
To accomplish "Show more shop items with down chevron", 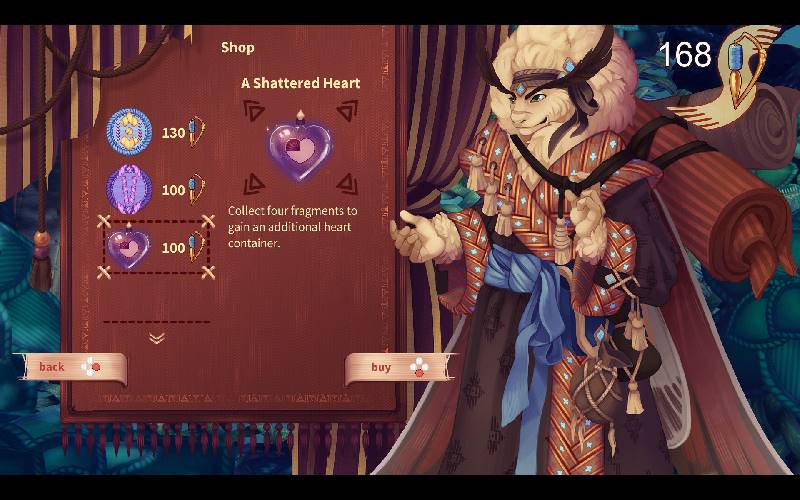I will (x=157, y=338).
